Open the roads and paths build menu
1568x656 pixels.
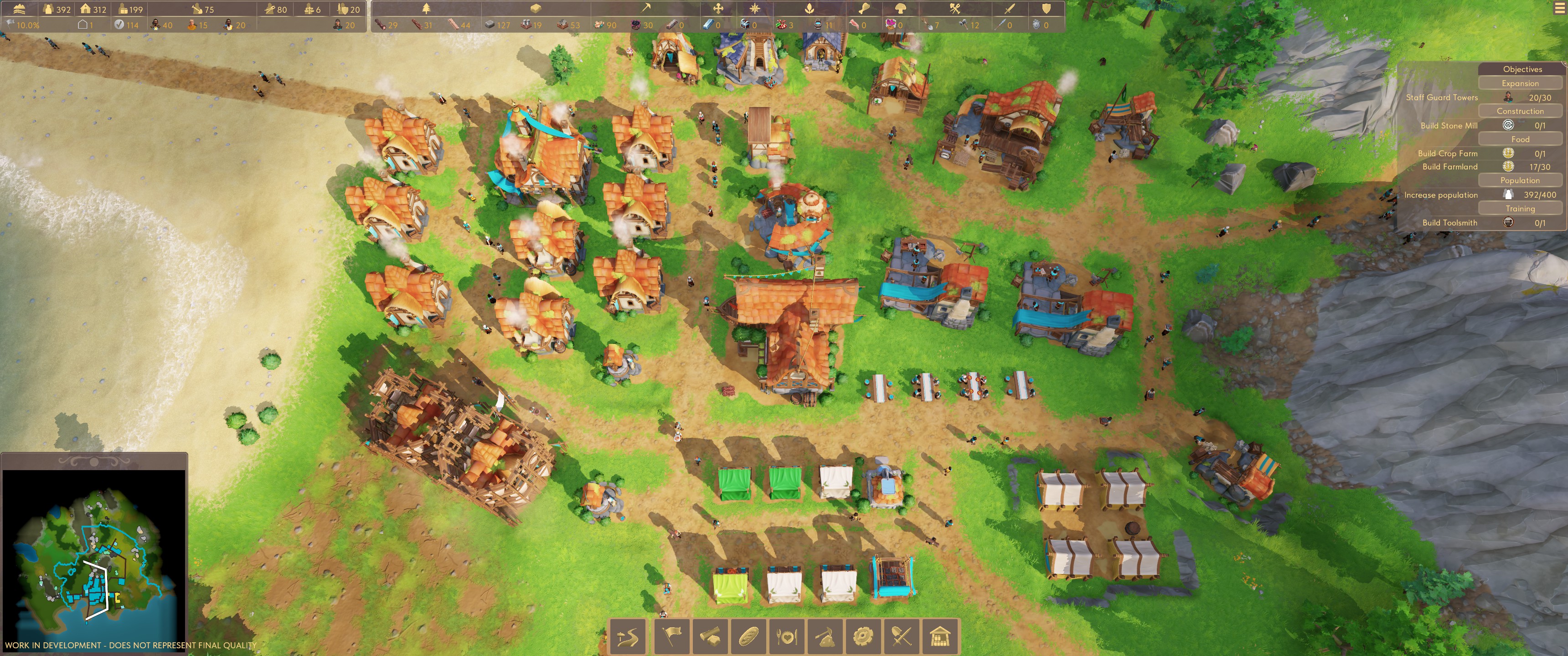point(628,636)
